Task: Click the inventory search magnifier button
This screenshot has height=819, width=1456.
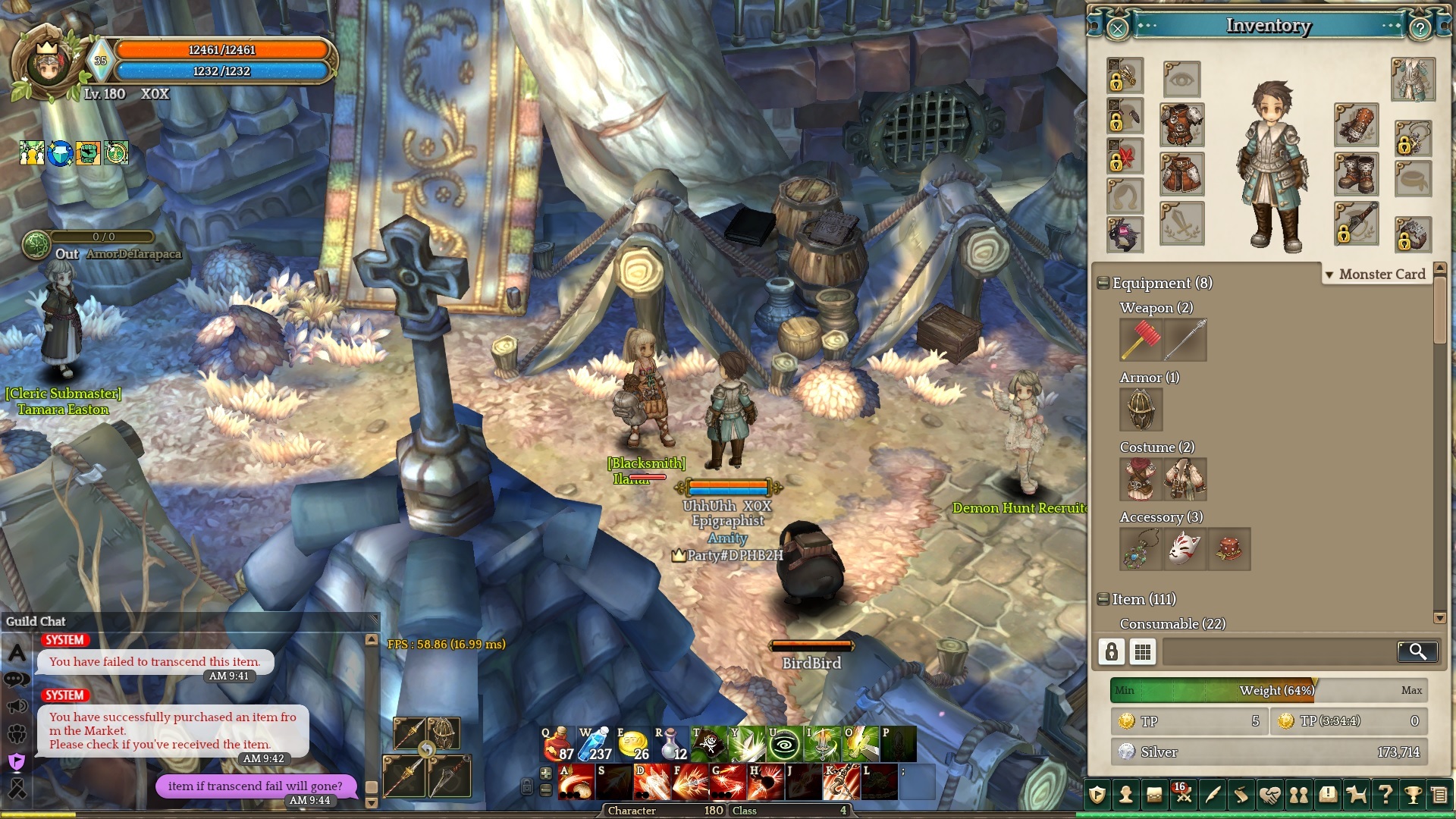Action: click(x=1417, y=651)
